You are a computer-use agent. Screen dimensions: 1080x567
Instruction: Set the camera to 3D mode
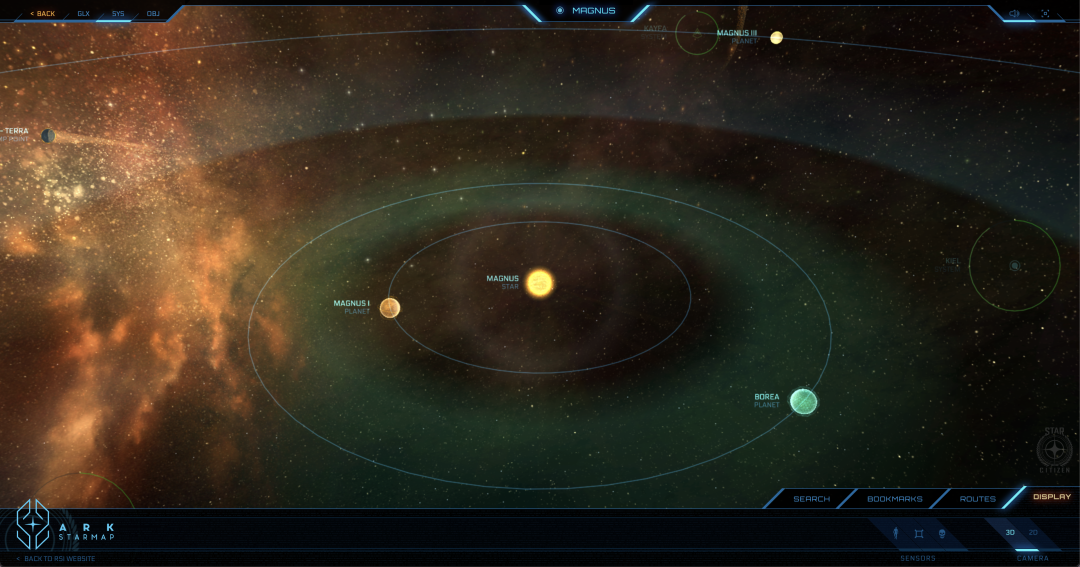tap(1010, 533)
